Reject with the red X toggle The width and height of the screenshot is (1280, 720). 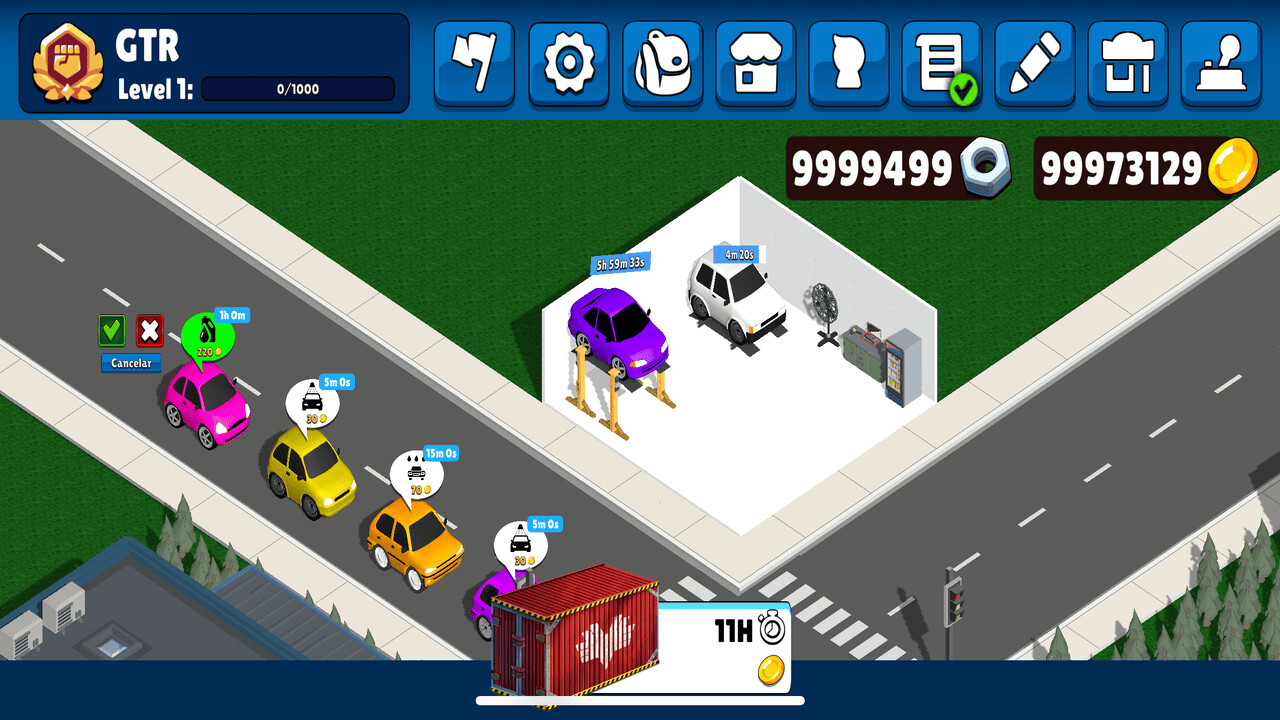148,331
